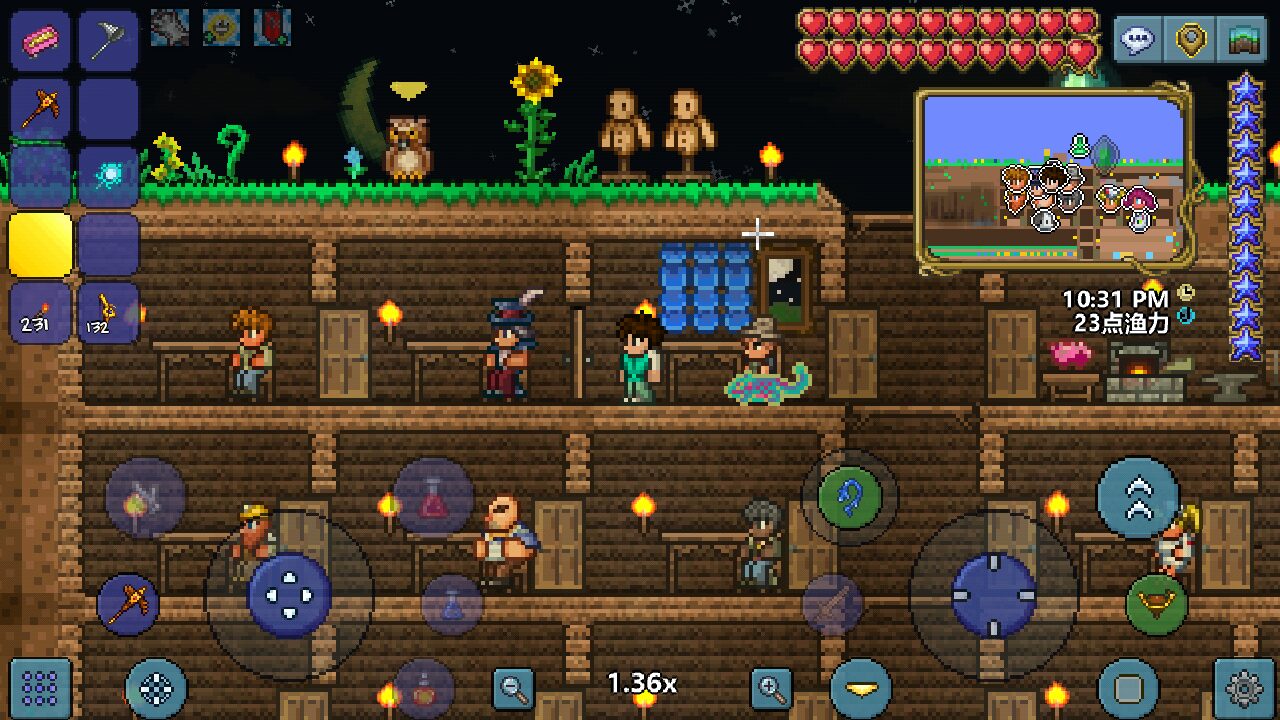The height and width of the screenshot is (720, 1280).
Task: Tap the minimap with NPC heads
Action: (x=1054, y=180)
